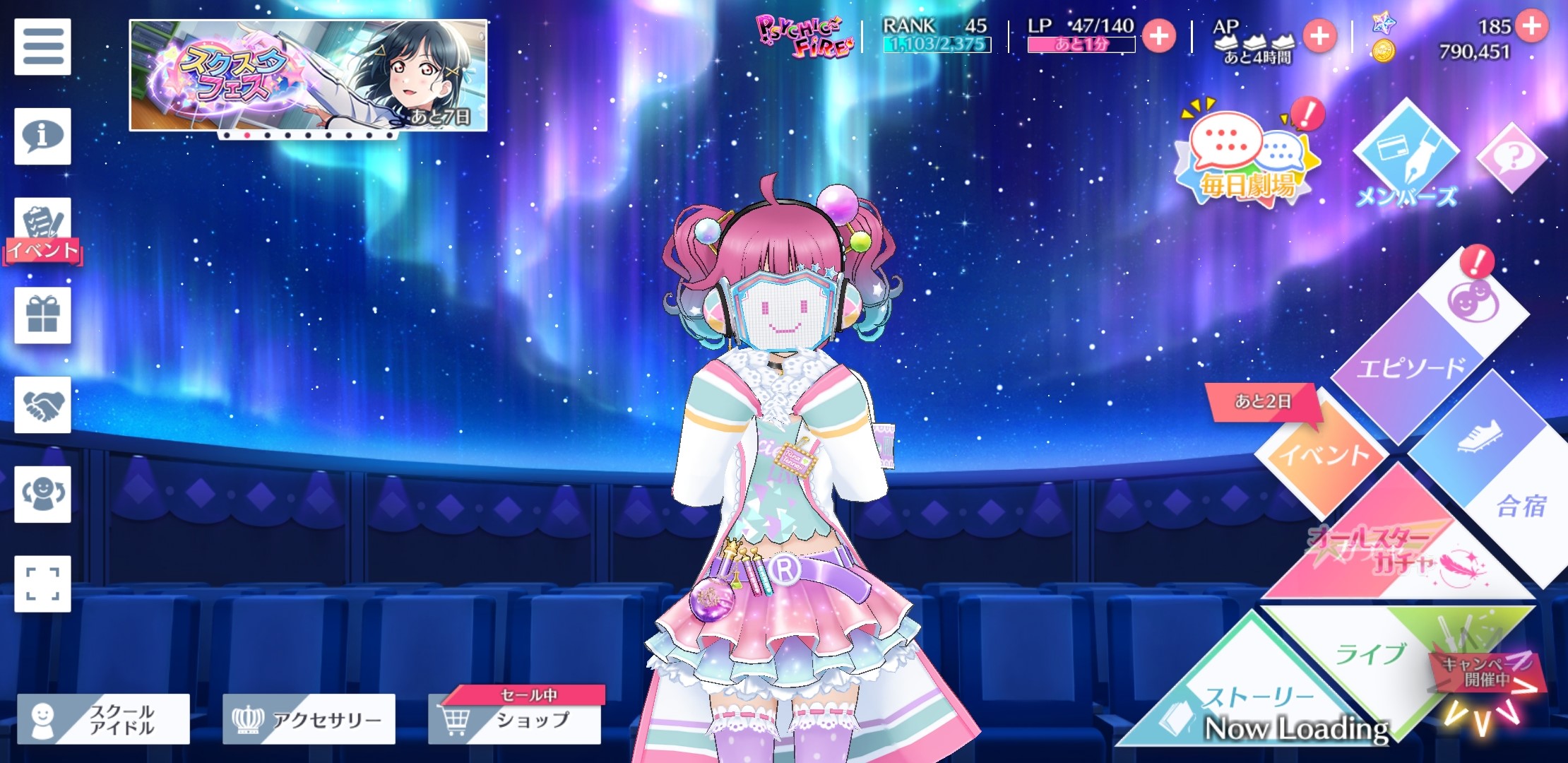Add LP with the plus button
Image resolution: width=1568 pixels, height=763 pixels.
(x=1159, y=36)
